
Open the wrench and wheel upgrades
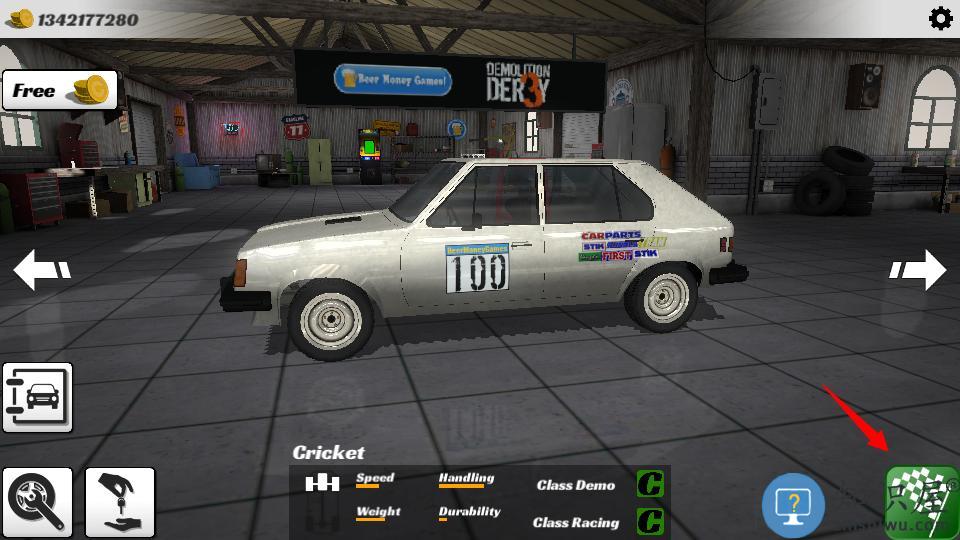coord(37,501)
